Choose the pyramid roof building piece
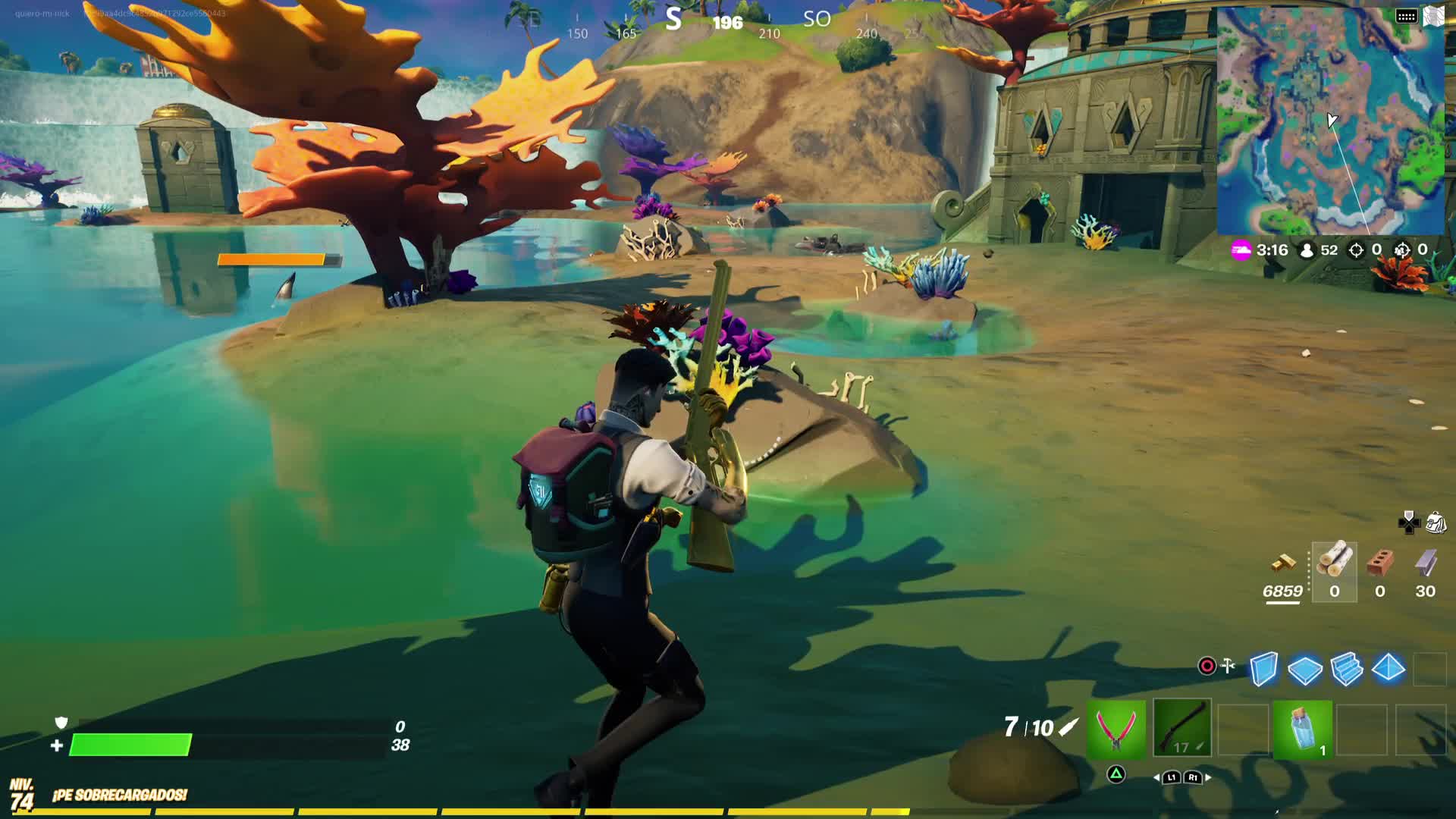Viewport: 1456px width, 819px height. pos(1388,669)
